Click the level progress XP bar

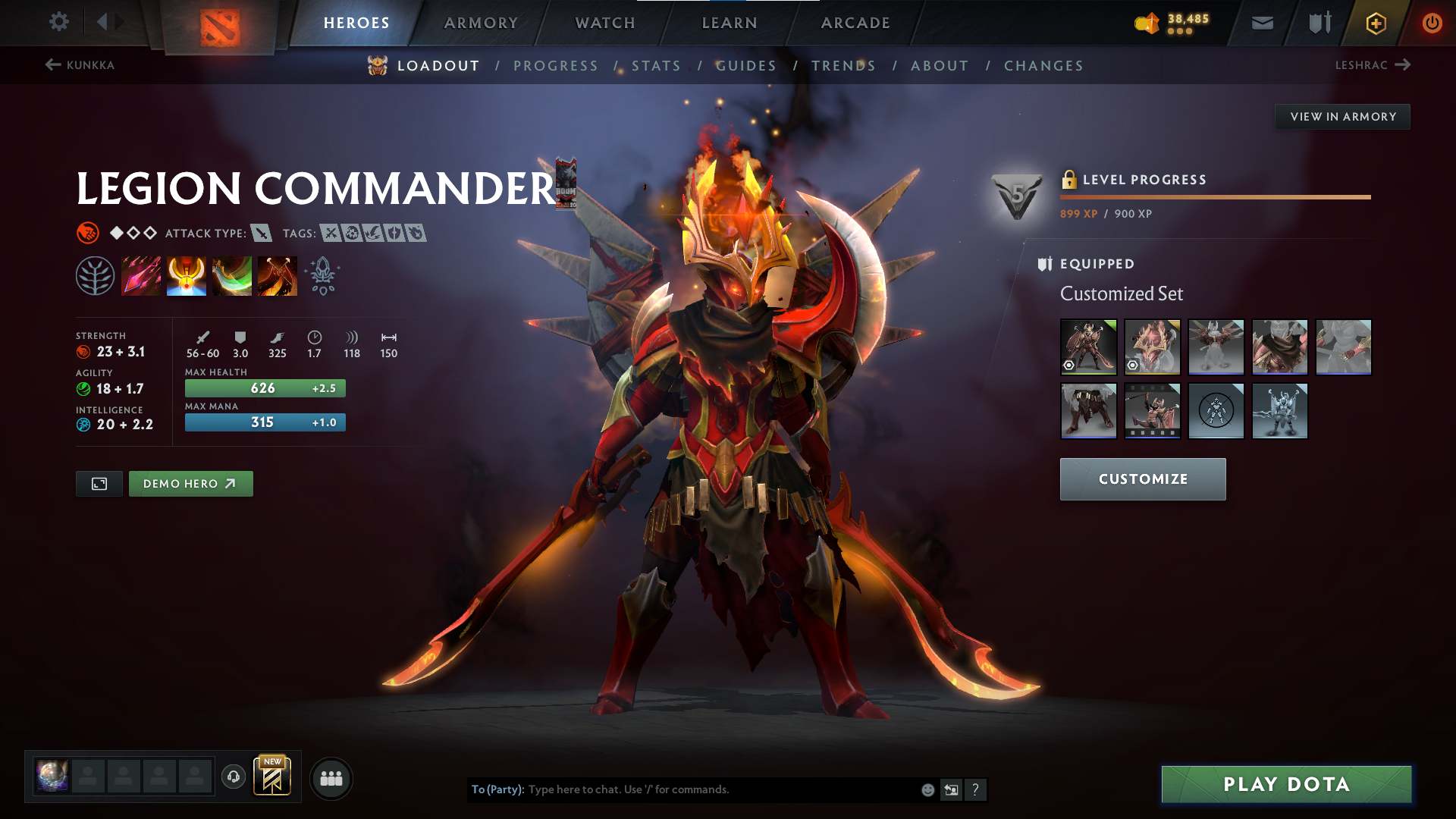coord(1213,197)
